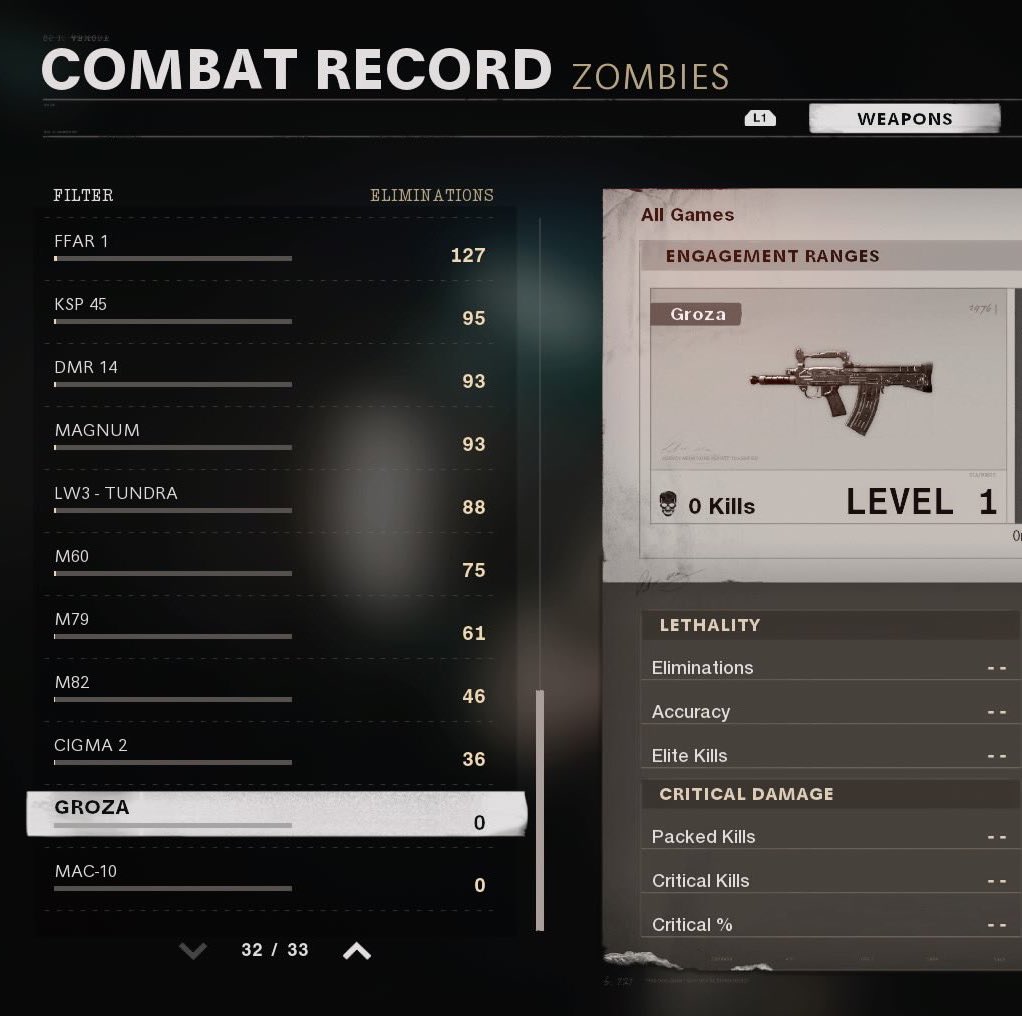The height and width of the screenshot is (1016, 1022).
Task: Click the highlighted Groza row
Action: [x=275, y=814]
